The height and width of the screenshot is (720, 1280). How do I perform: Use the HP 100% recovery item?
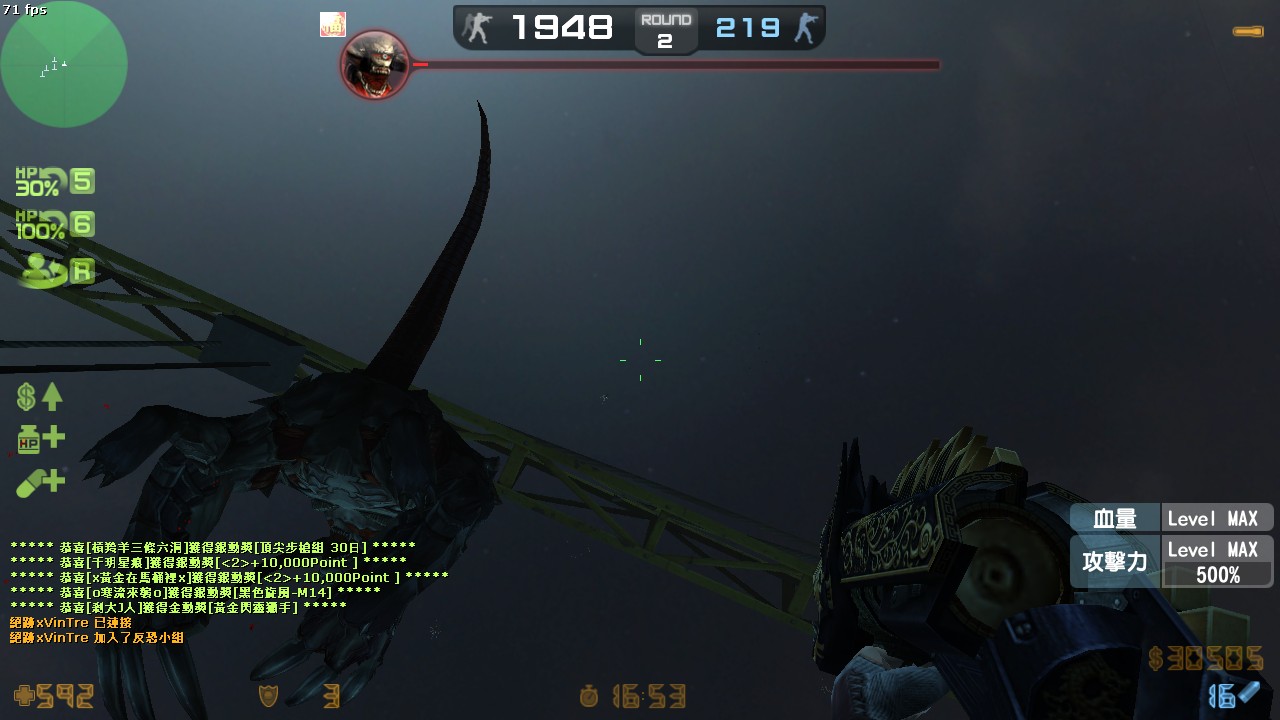(55, 225)
